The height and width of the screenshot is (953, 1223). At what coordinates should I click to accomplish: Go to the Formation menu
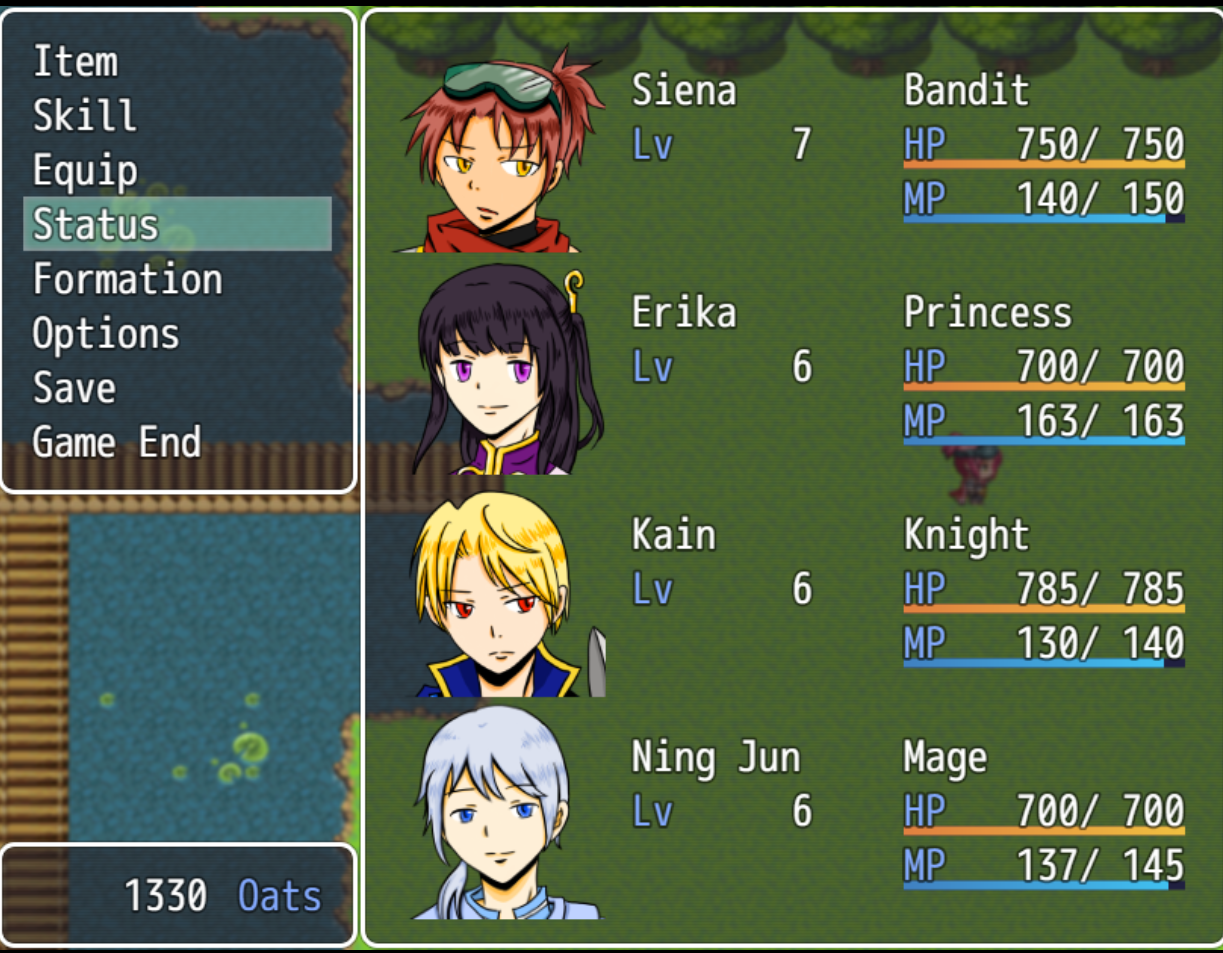(127, 279)
